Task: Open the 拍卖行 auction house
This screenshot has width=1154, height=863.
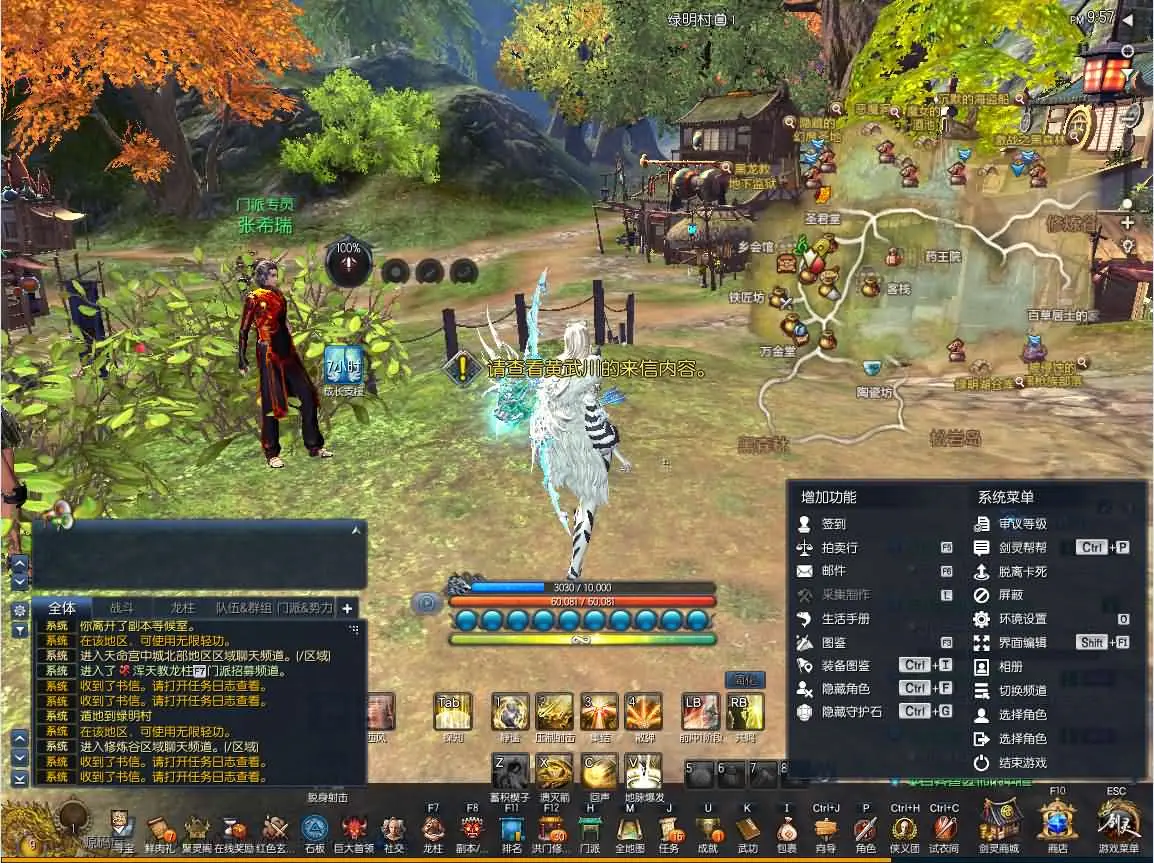Action: 839,547
